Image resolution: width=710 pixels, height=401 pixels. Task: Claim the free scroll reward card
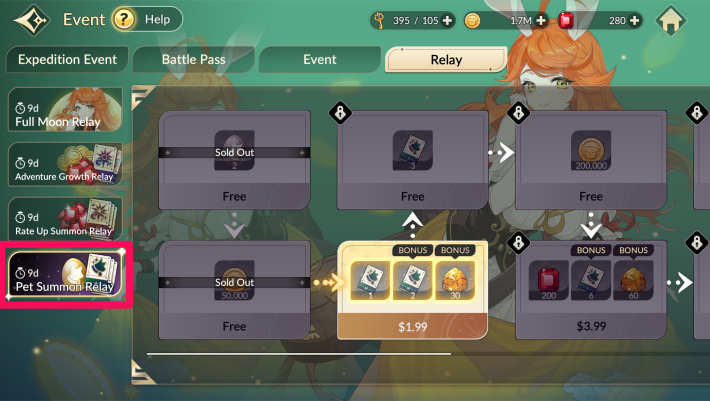click(x=413, y=160)
